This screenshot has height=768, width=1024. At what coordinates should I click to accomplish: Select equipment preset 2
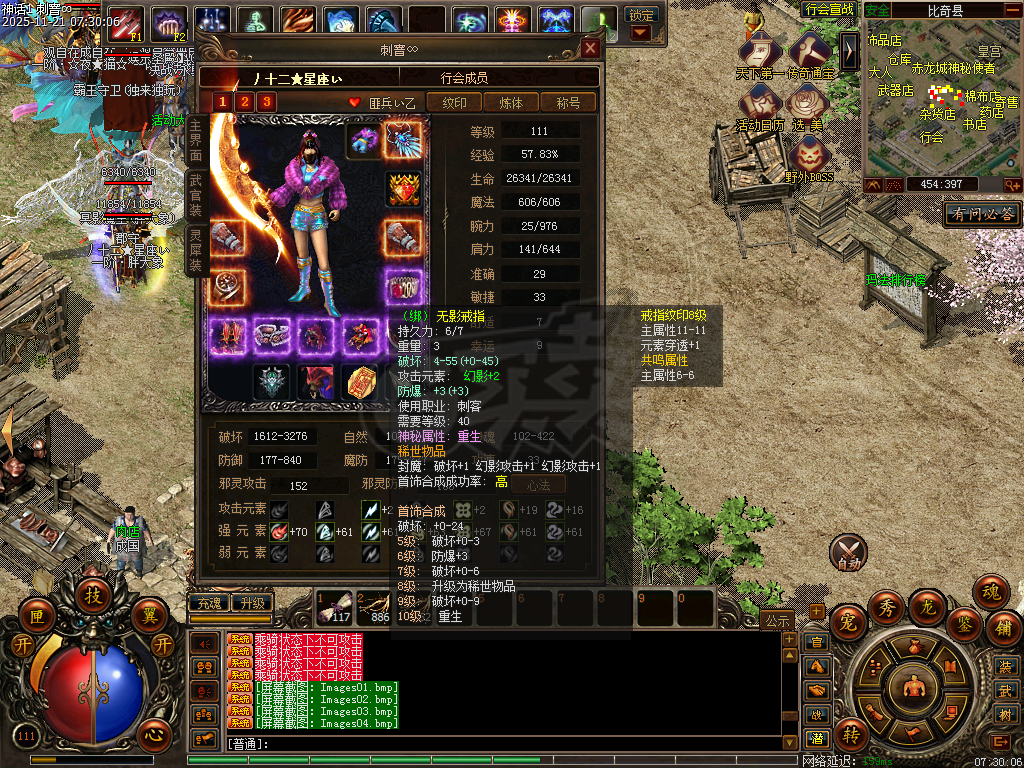[244, 101]
